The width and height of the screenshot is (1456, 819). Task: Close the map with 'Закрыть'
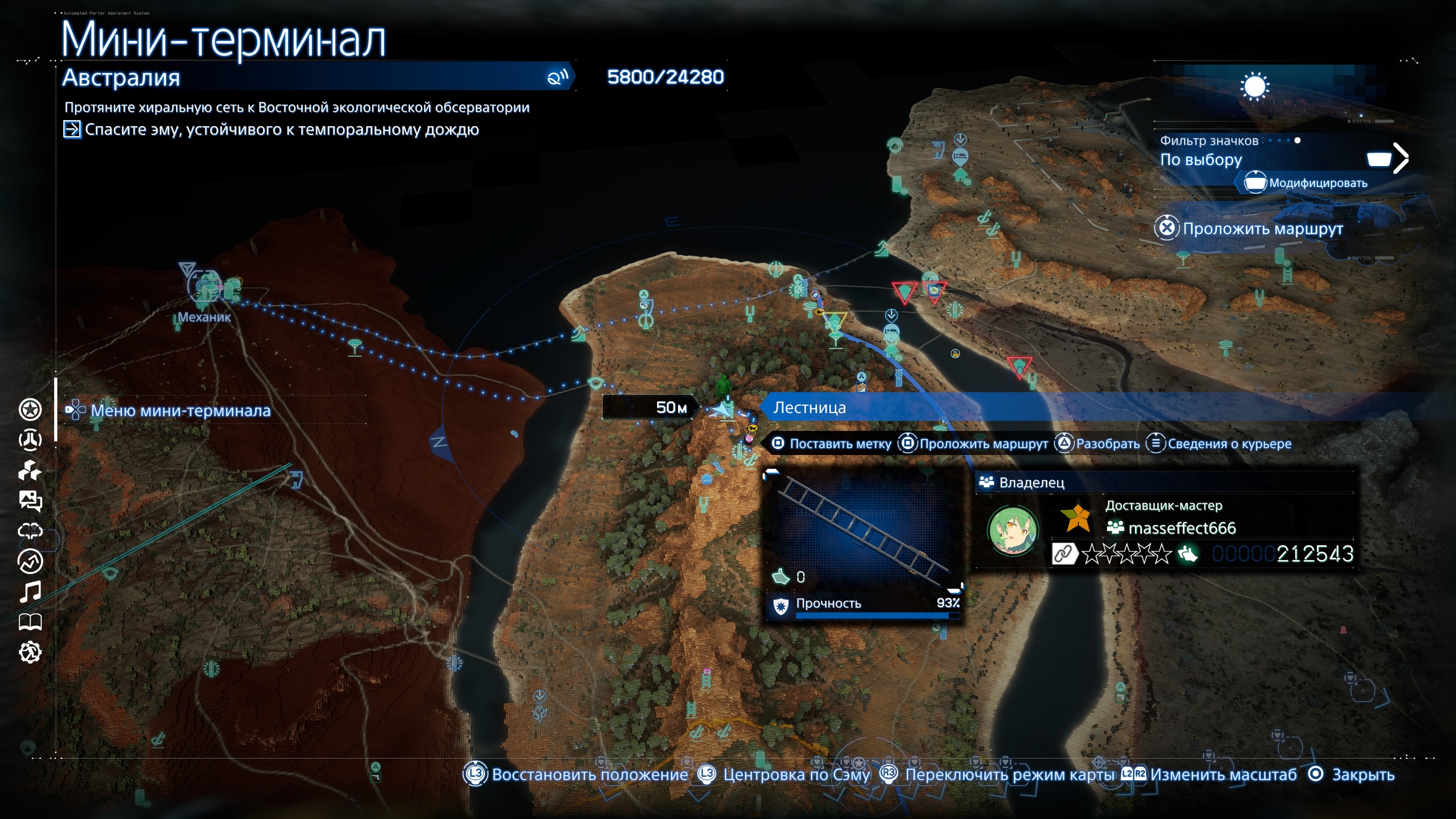click(1362, 775)
